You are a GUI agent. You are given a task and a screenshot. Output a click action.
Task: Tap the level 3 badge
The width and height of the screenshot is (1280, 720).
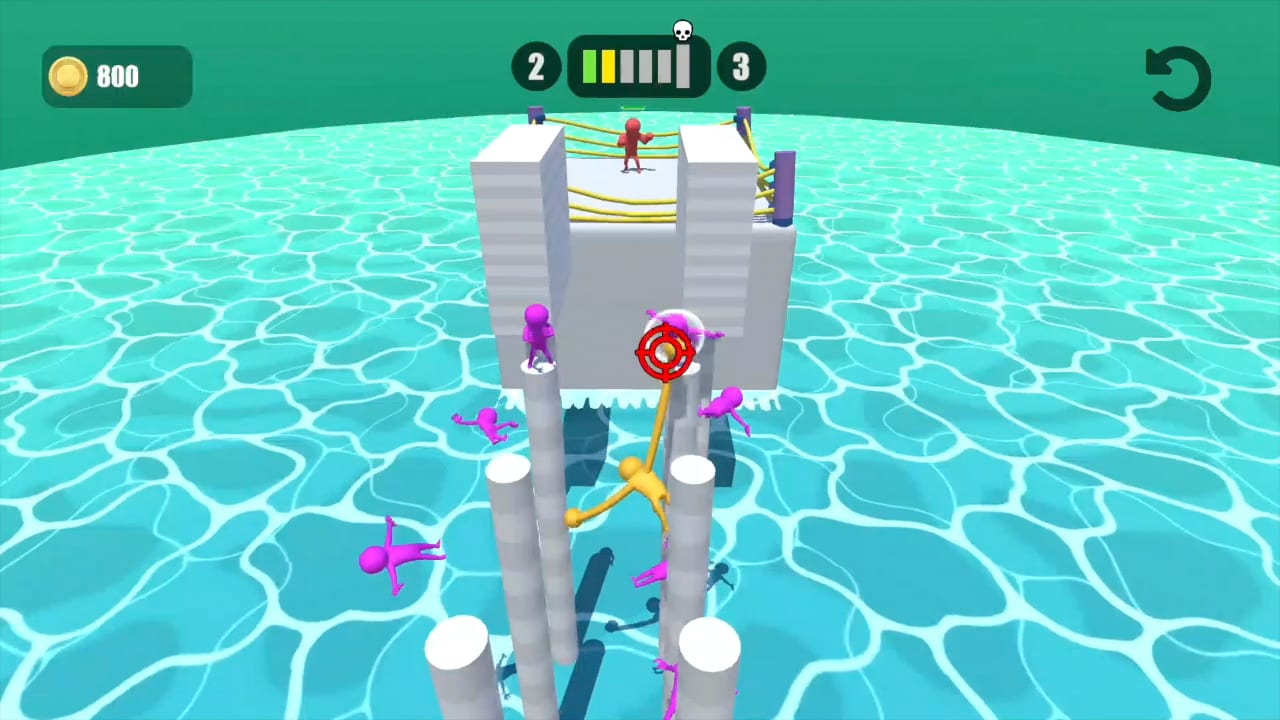click(740, 66)
